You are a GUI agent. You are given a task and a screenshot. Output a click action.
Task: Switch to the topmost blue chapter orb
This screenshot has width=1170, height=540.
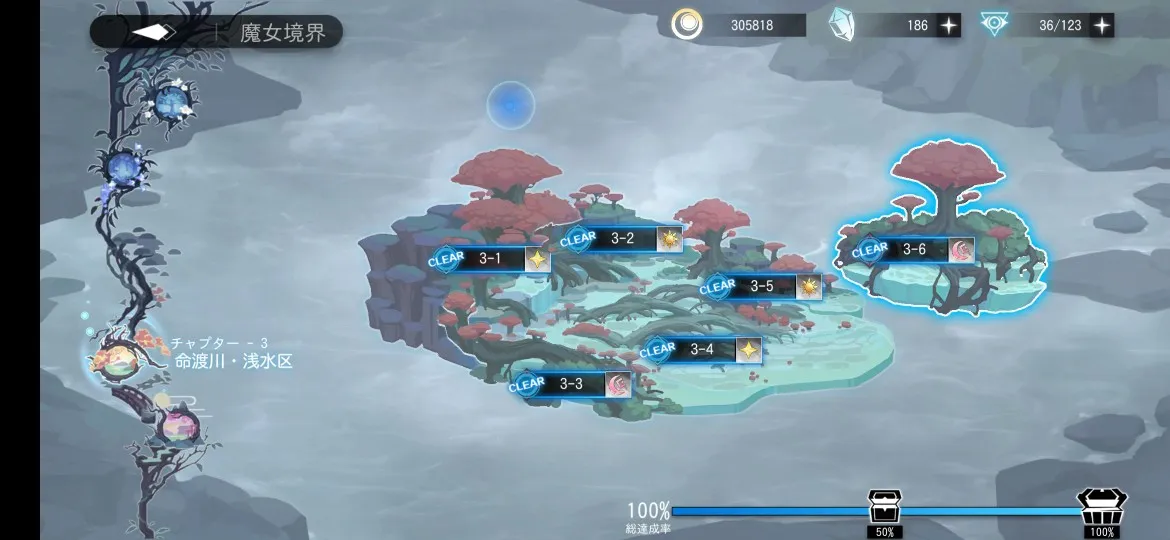coord(170,100)
